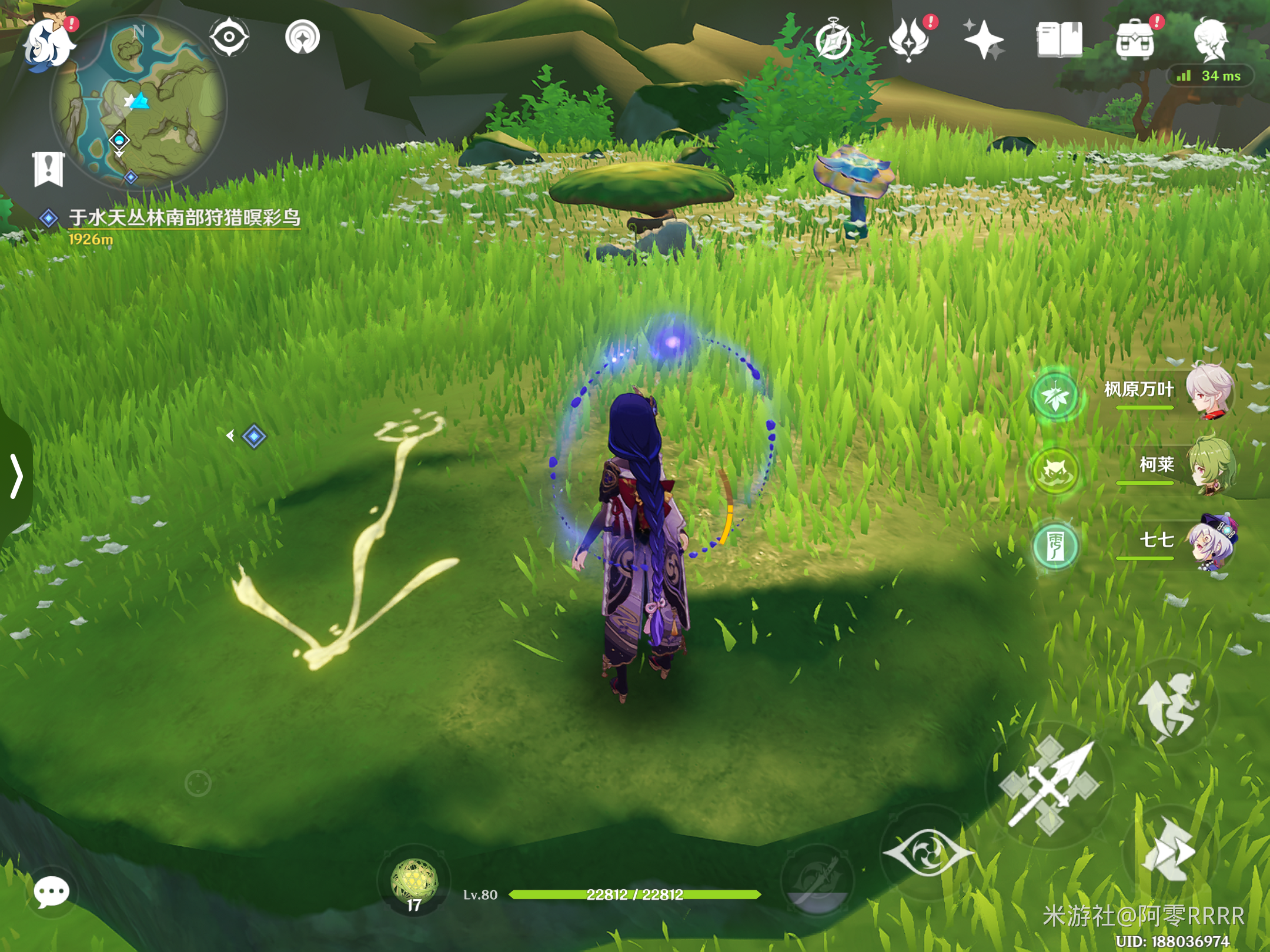The image size is (1270, 952).
Task: Cast the elemental skill eye button
Action: click(928, 852)
